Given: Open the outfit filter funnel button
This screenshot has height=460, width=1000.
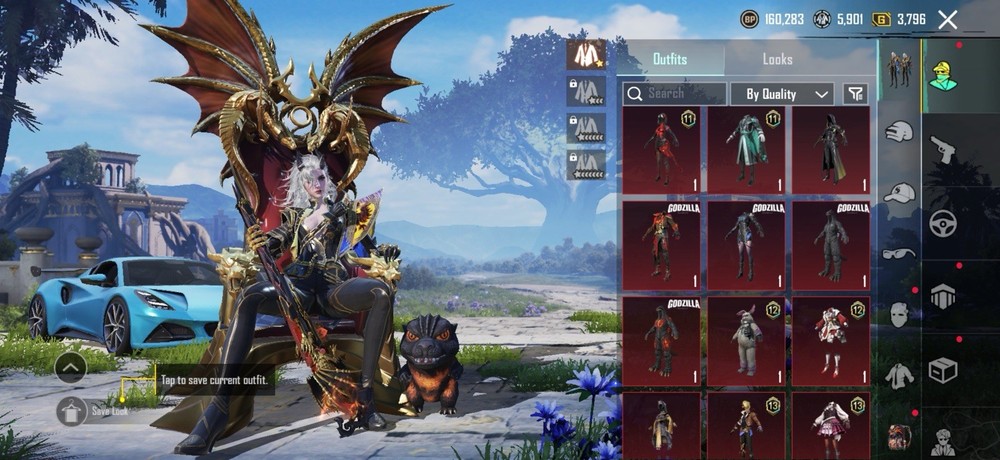Looking at the screenshot, I should tap(855, 93).
